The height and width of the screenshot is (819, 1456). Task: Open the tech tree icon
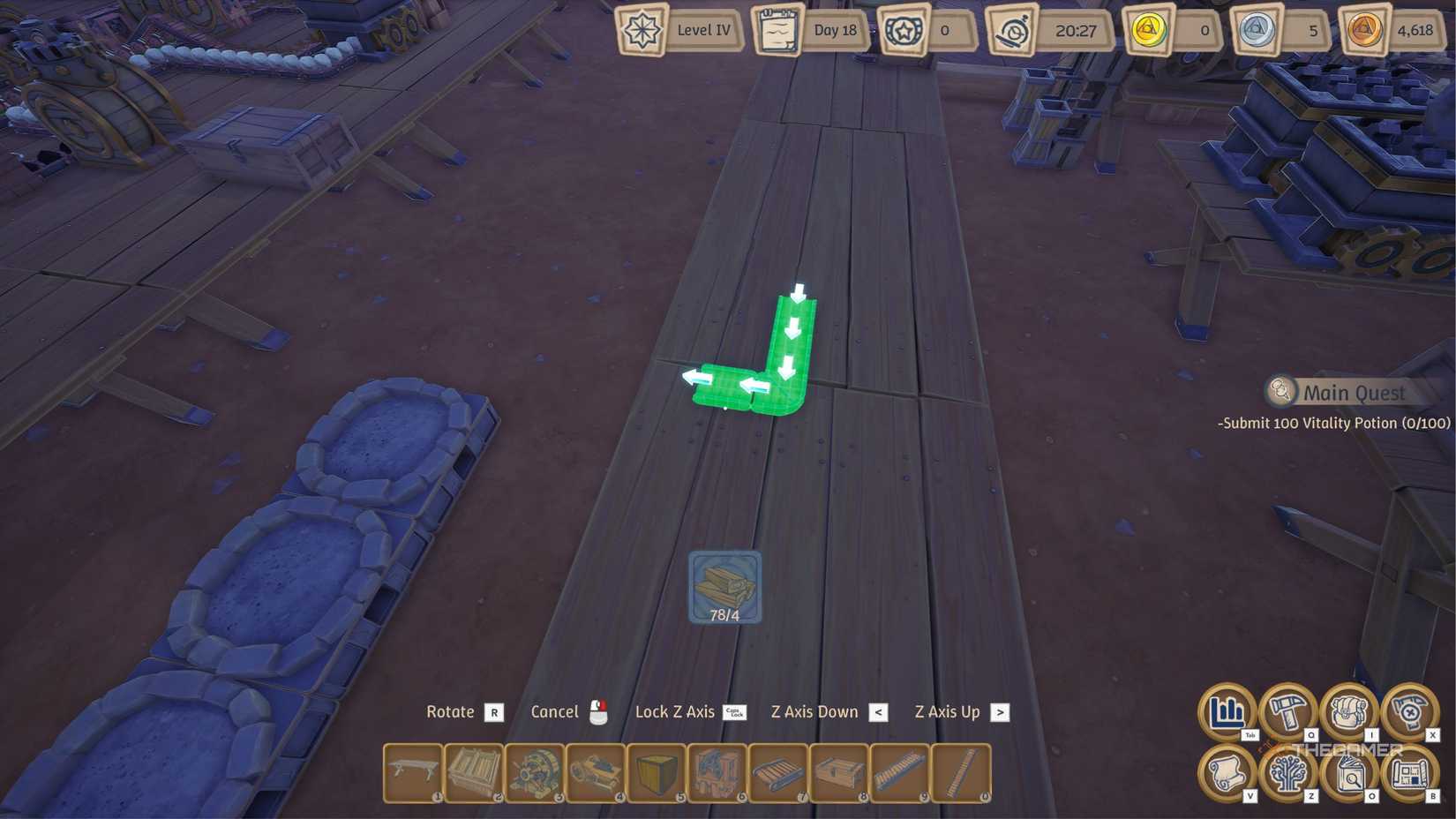coord(1288,772)
